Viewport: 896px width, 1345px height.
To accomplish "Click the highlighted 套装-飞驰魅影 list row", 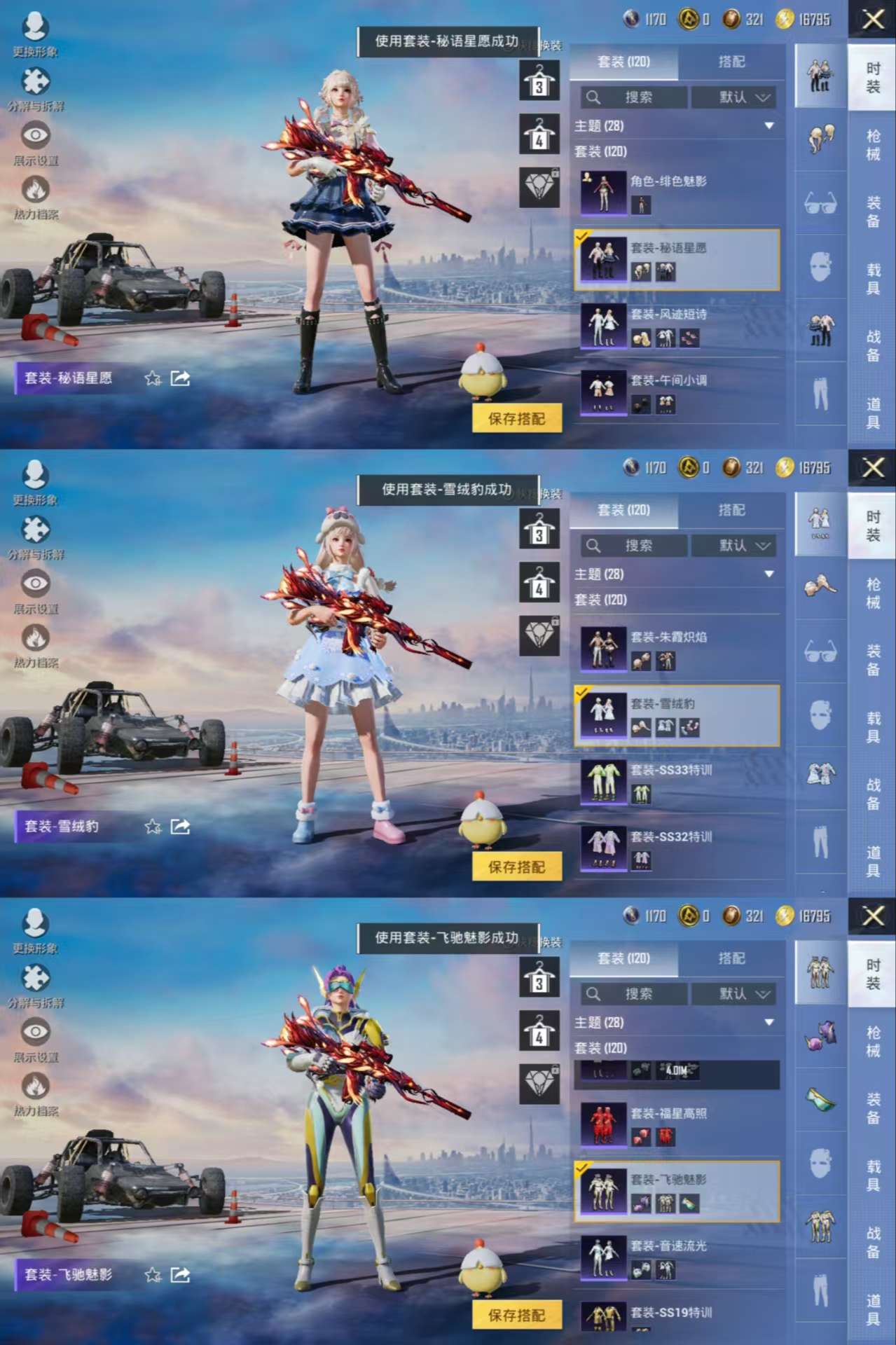I will coord(677,1192).
